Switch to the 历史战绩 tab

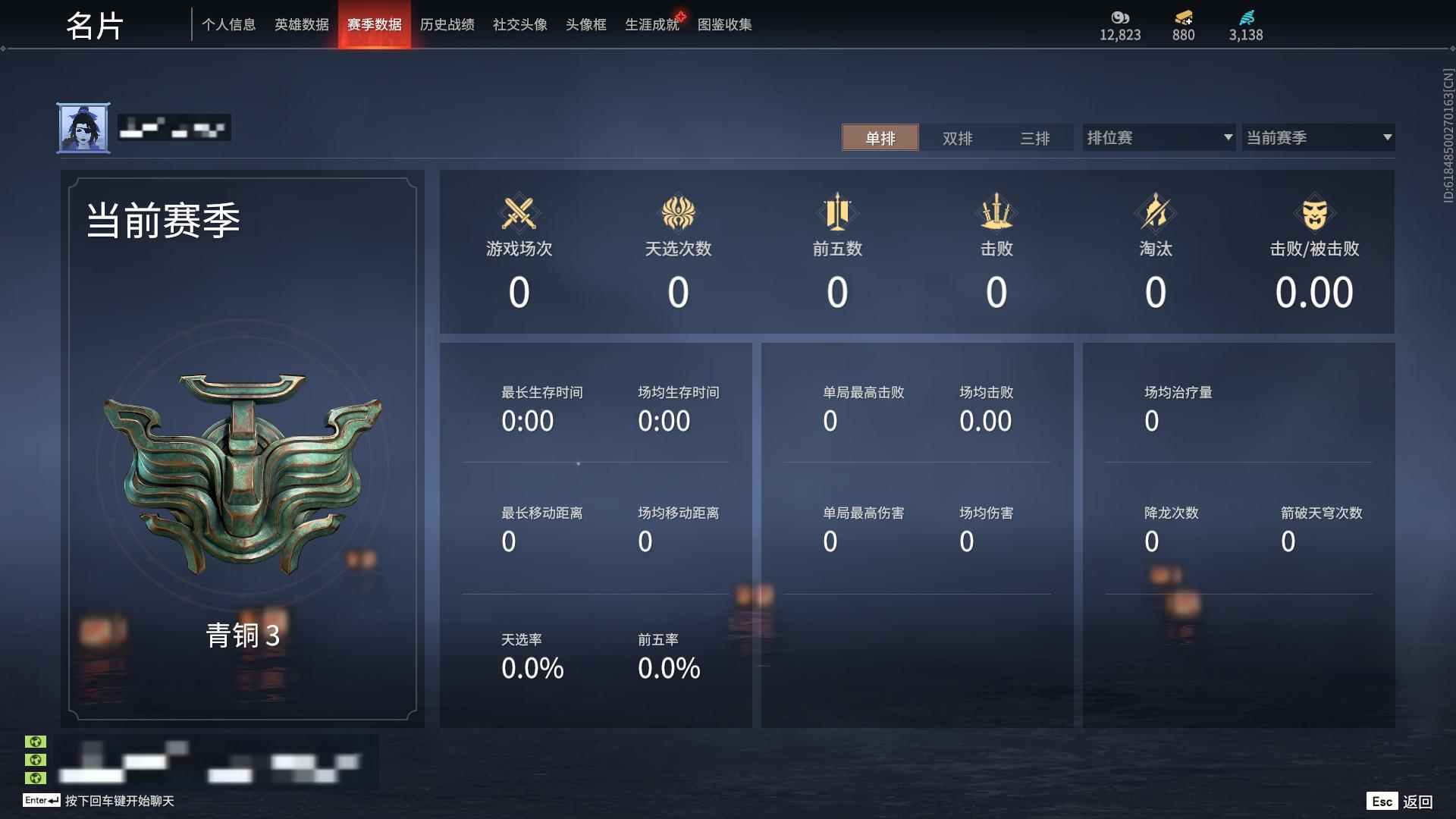447,24
